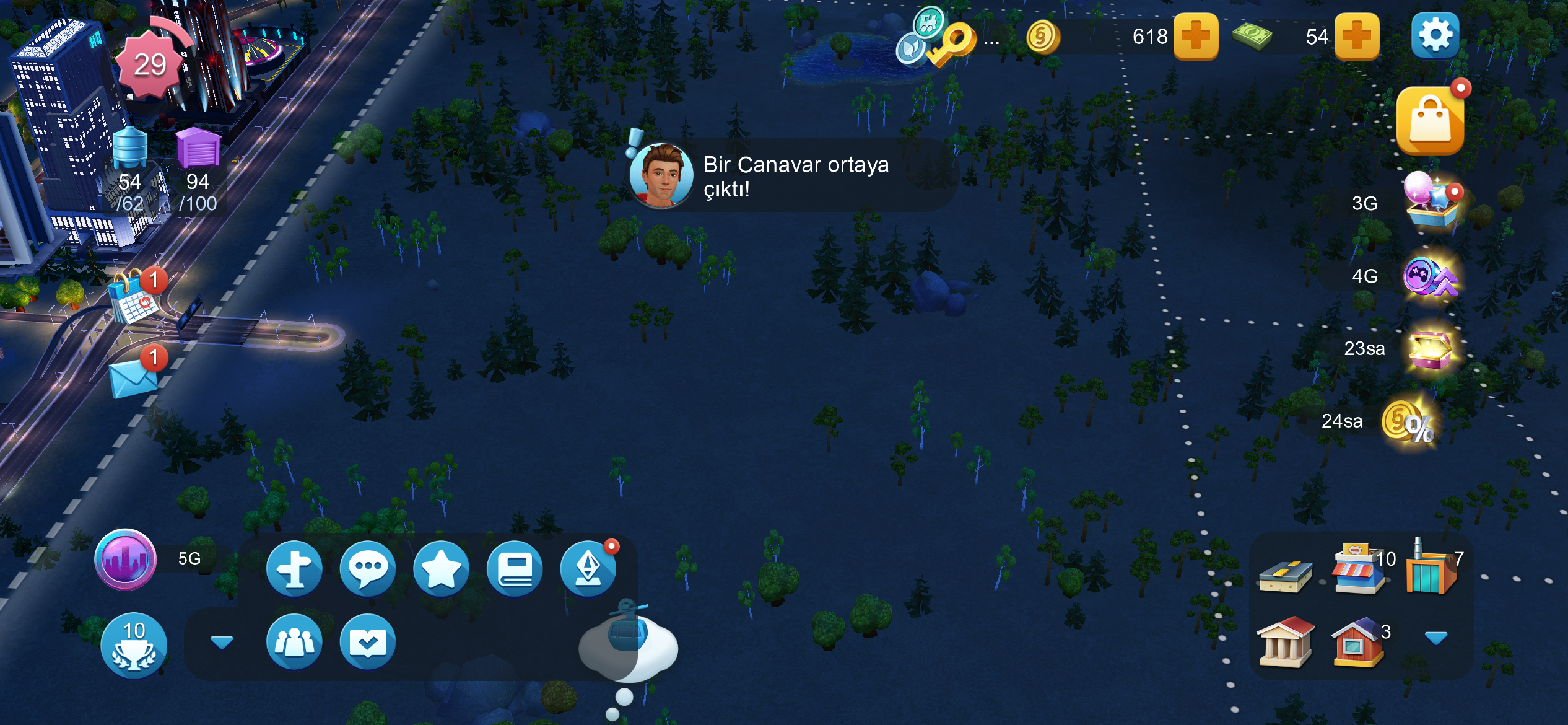Open the settings gear menu
The width and height of the screenshot is (1568, 725).
1435,35
